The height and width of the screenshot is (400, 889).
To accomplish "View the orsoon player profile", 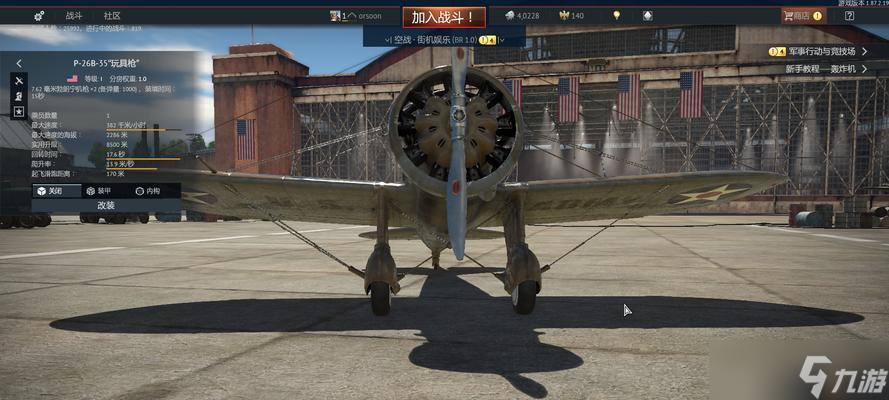I will [x=362, y=16].
